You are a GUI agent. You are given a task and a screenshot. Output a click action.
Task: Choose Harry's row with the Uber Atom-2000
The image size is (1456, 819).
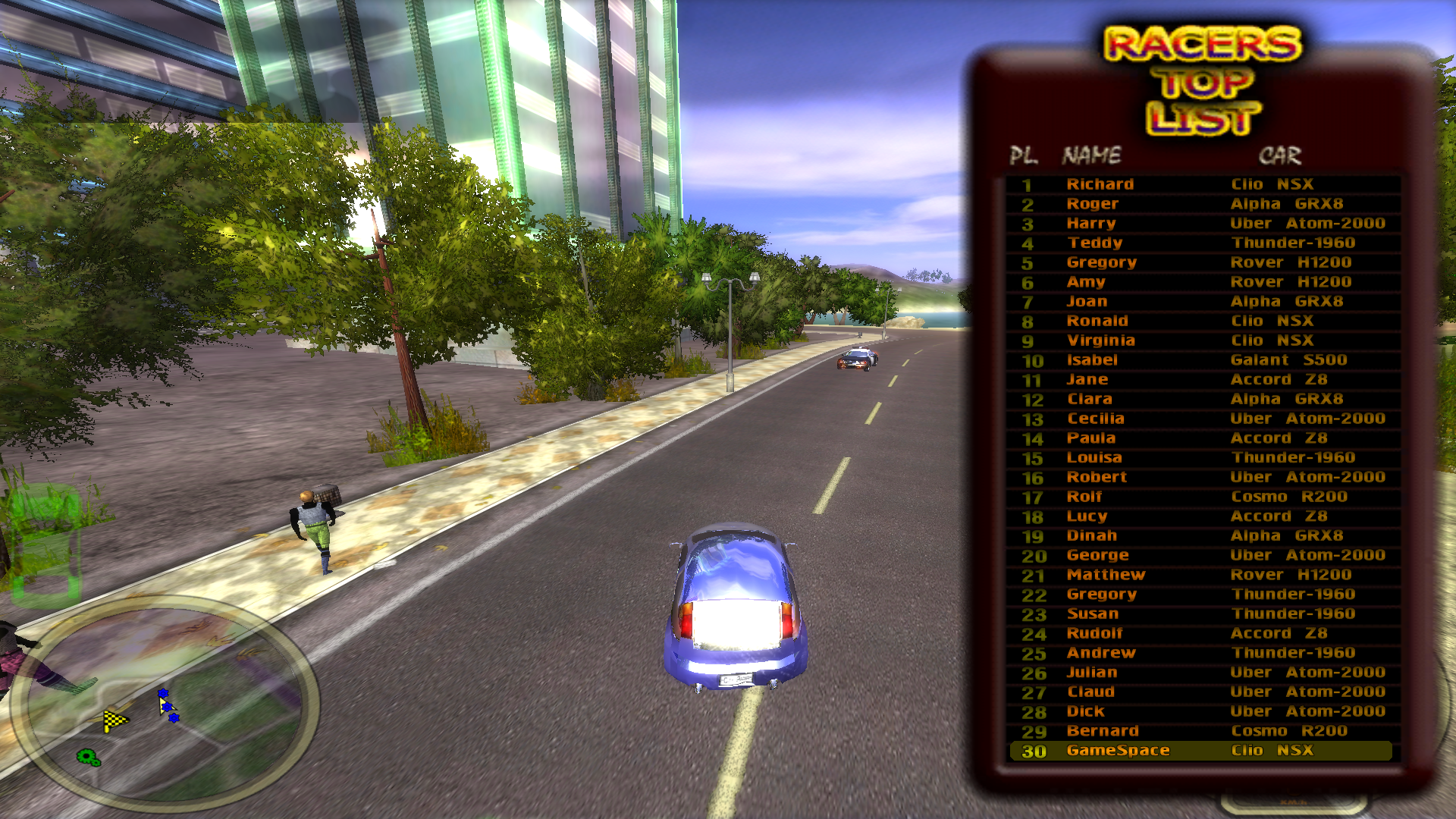(1202, 224)
